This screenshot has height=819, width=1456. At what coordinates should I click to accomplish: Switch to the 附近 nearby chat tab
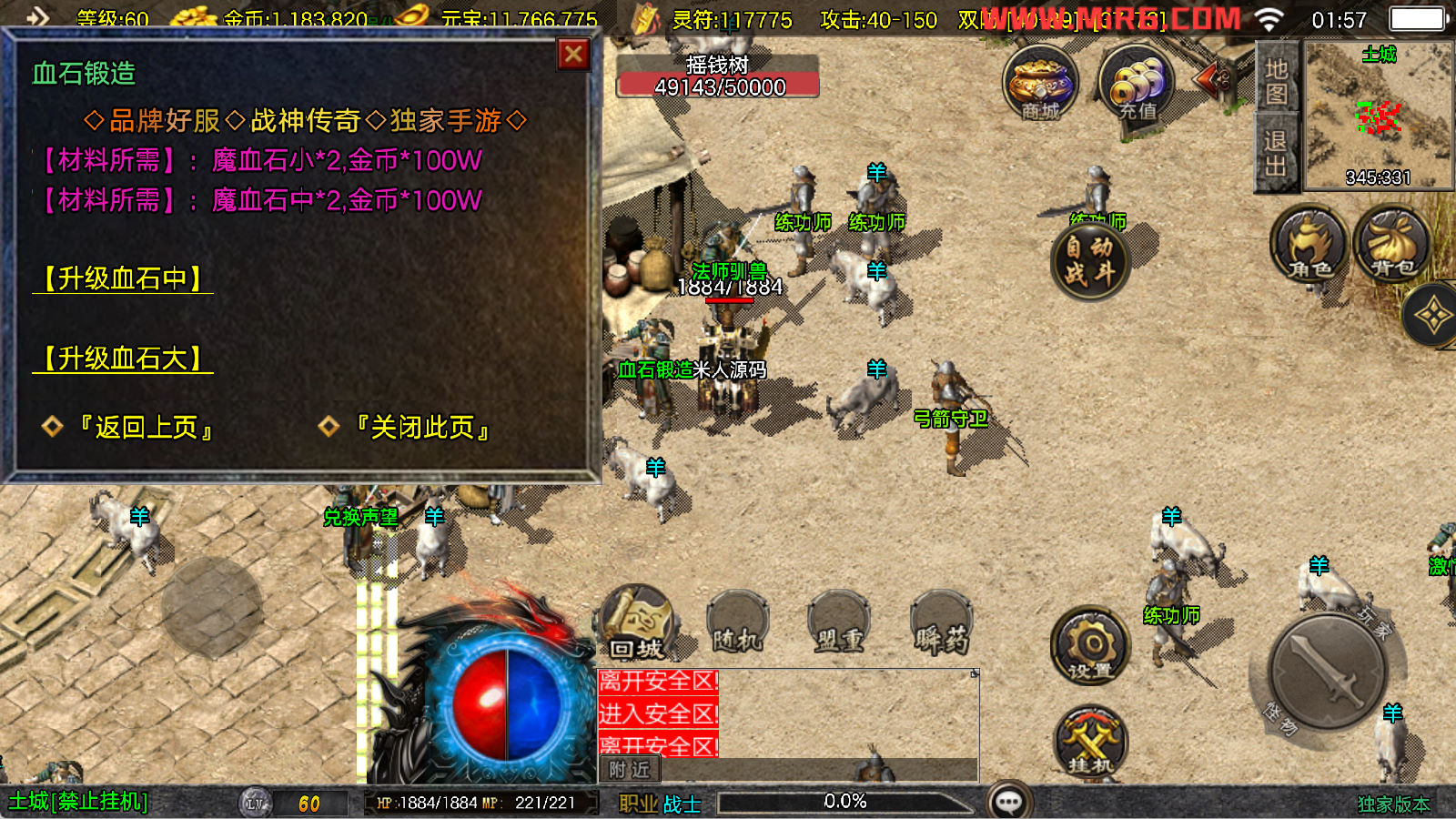(x=630, y=770)
